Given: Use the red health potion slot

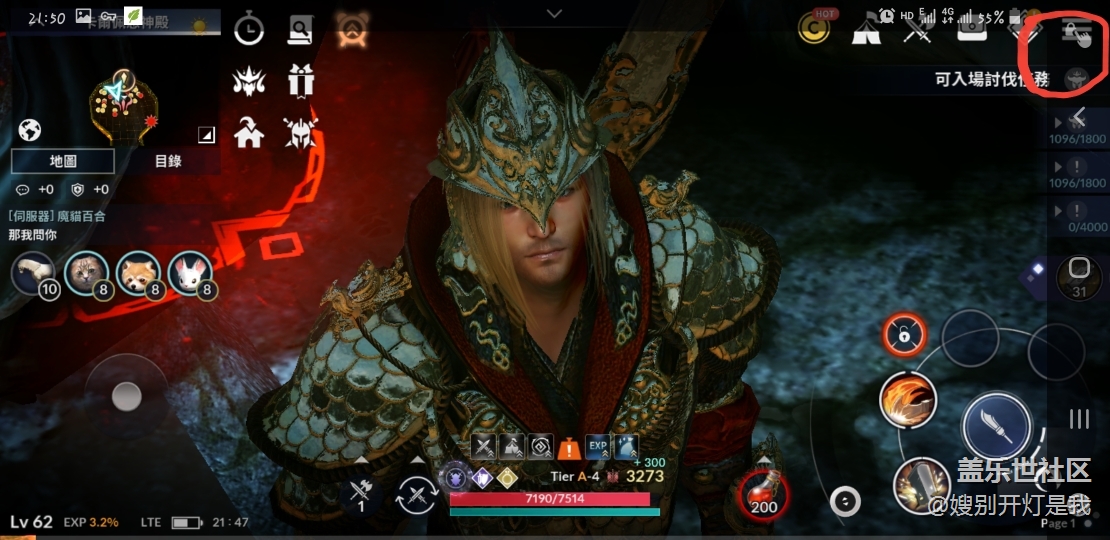Looking at the screenshot, I should point(765,492).
